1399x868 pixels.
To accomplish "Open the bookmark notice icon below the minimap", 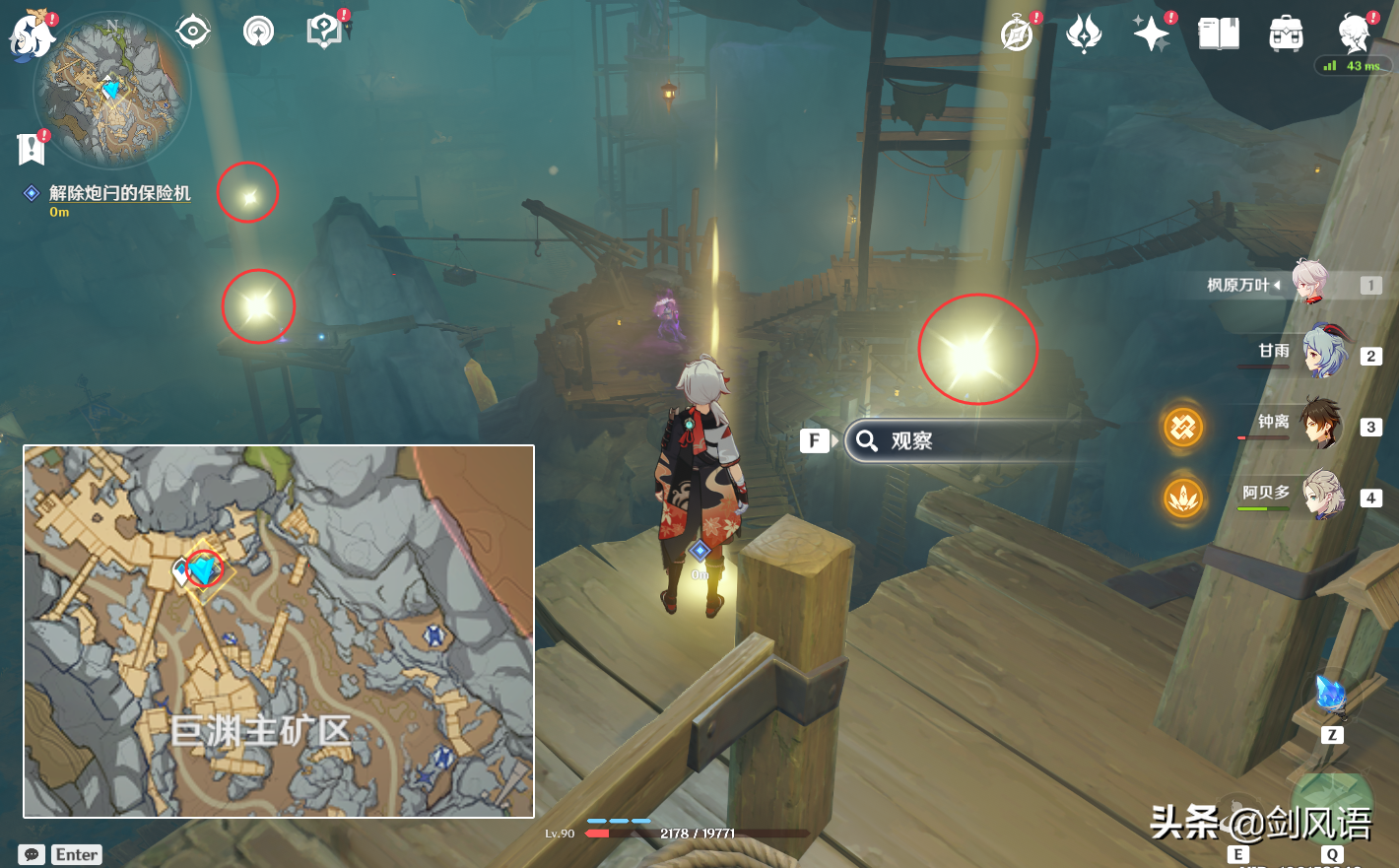I will (32, 149).
